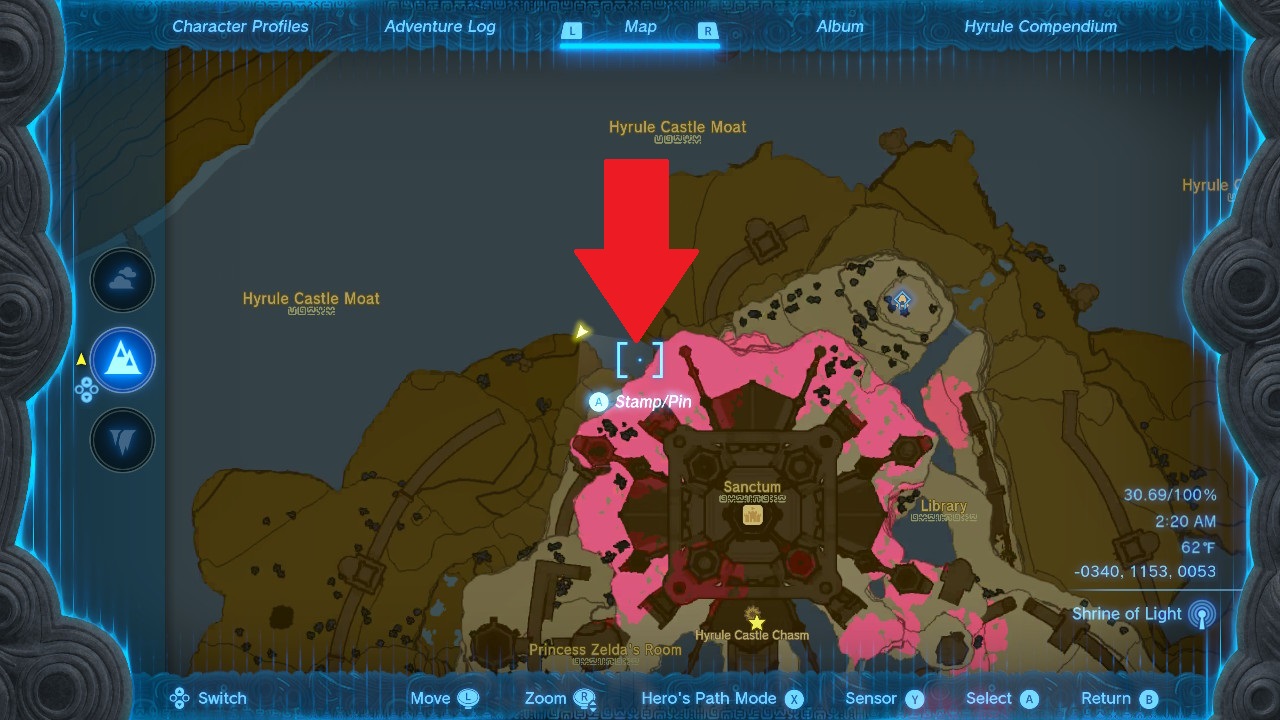The height and width of the screenshot is (720, 1280).
Task: Open the Hyrule Compendium tab
Action: [1040, 27]
